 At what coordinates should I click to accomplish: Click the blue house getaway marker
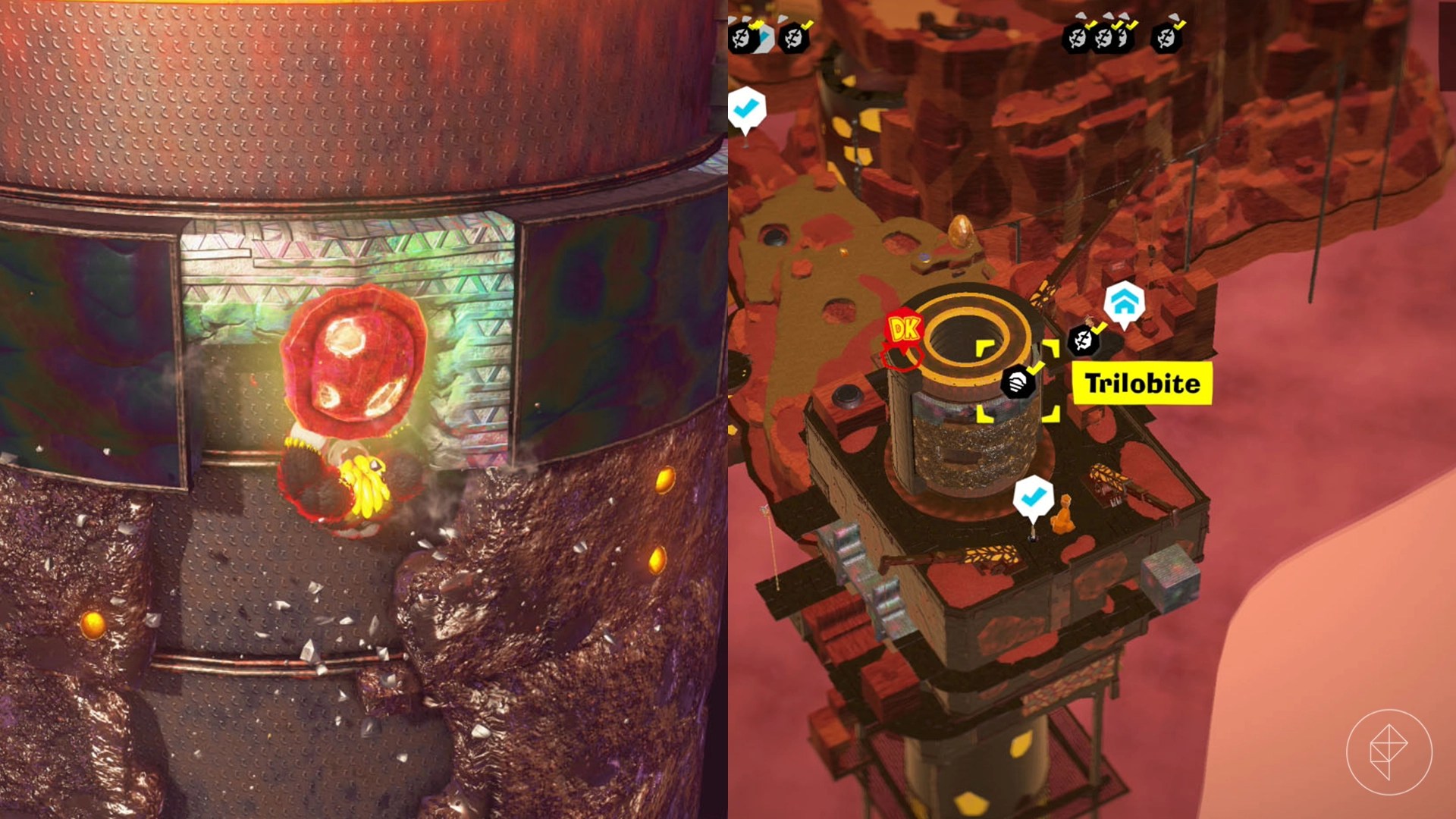pos(1124,303)
